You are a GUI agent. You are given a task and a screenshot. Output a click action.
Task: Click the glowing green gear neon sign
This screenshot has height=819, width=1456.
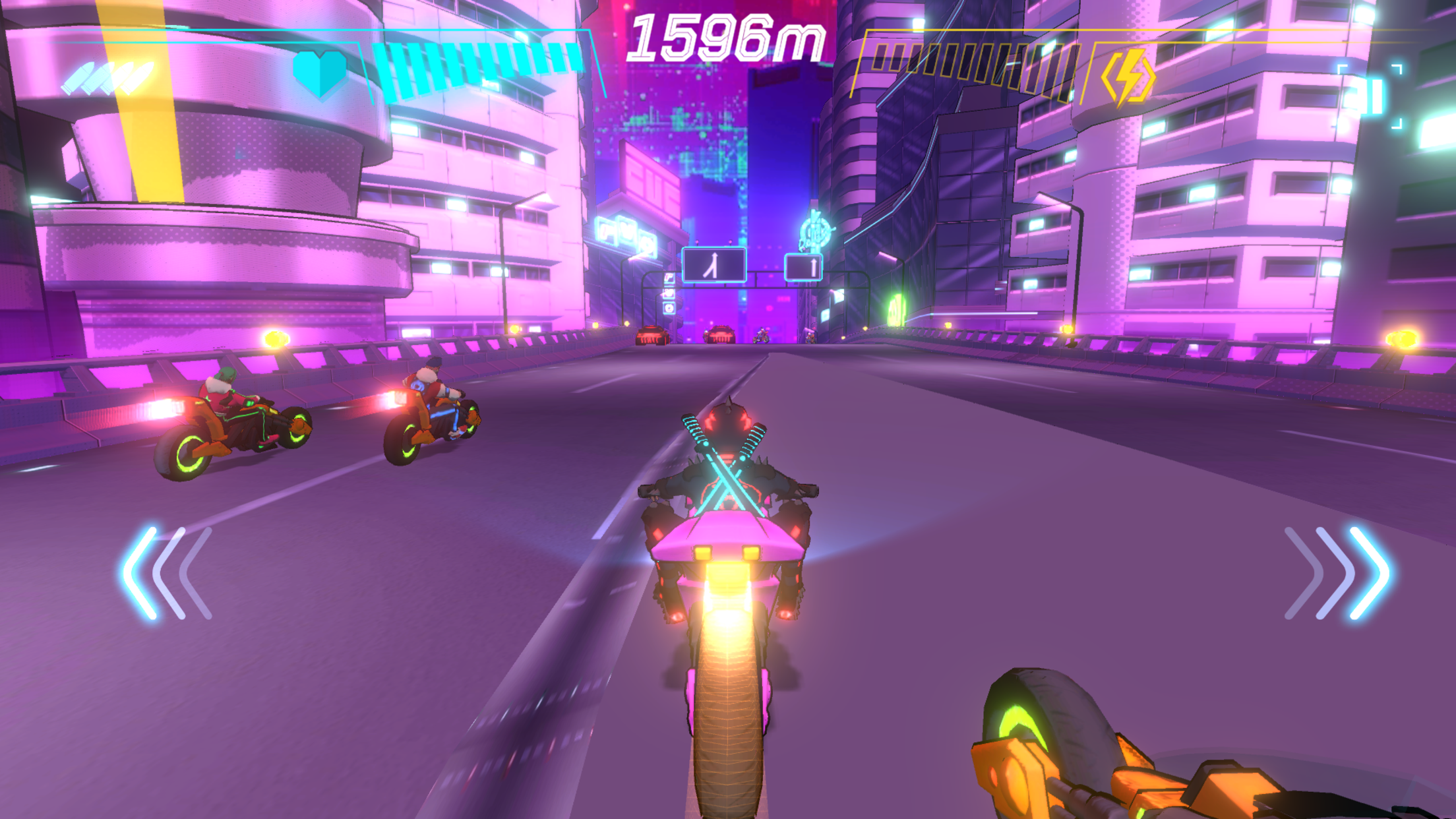897,311
